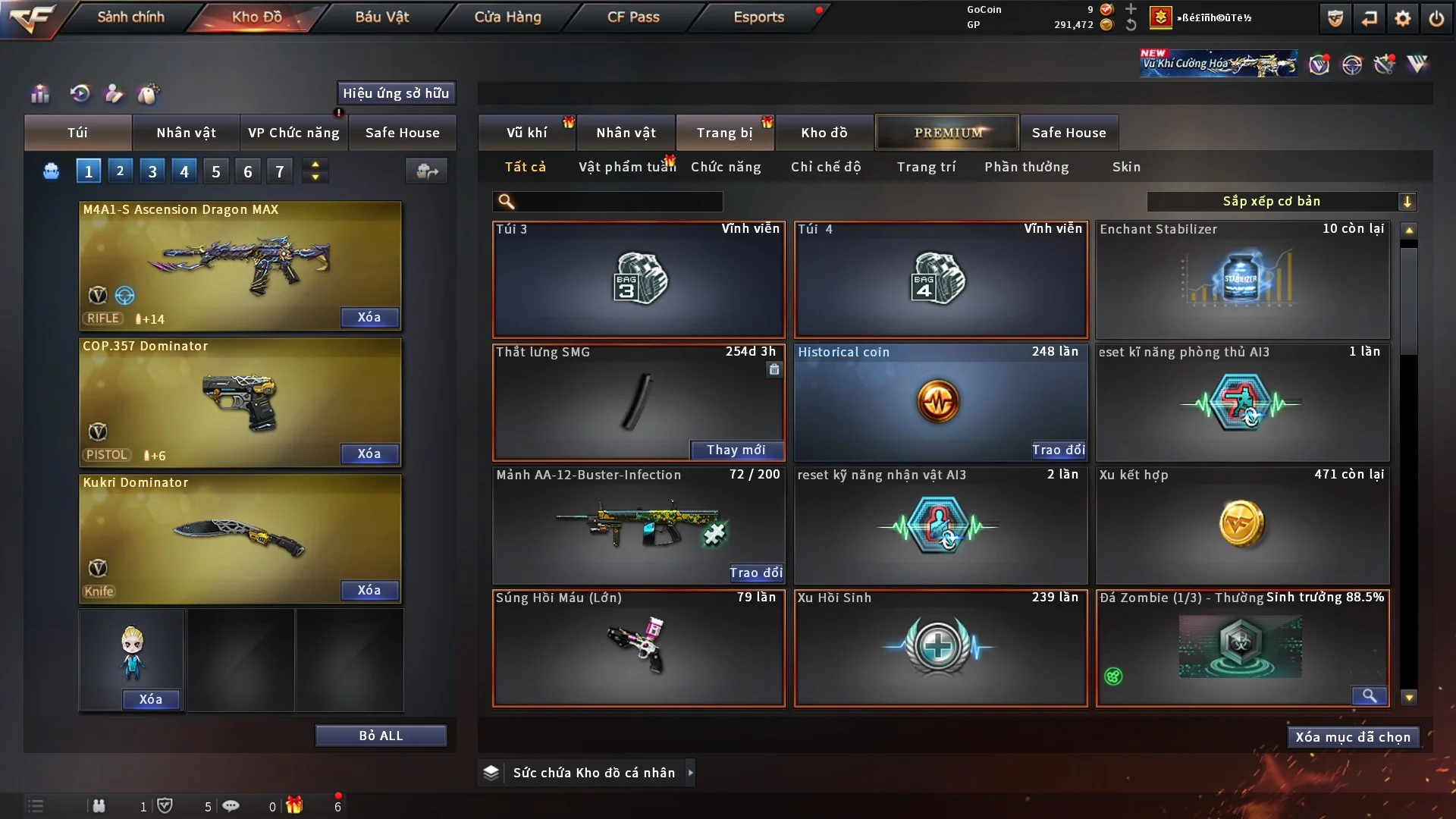The width and height of the screenshot is (1456, 819).
Task: Renew the Thắt lưng SMG with Thay mới
Action: 736,450
